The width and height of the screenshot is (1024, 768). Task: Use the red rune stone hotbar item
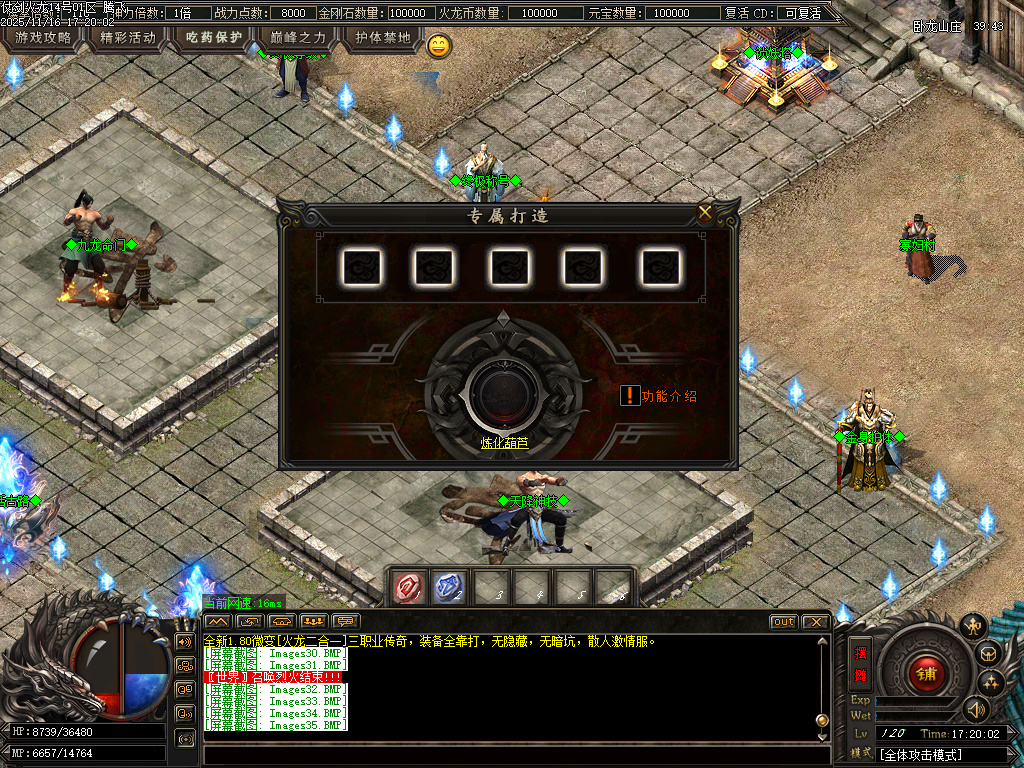coord(410,588)
